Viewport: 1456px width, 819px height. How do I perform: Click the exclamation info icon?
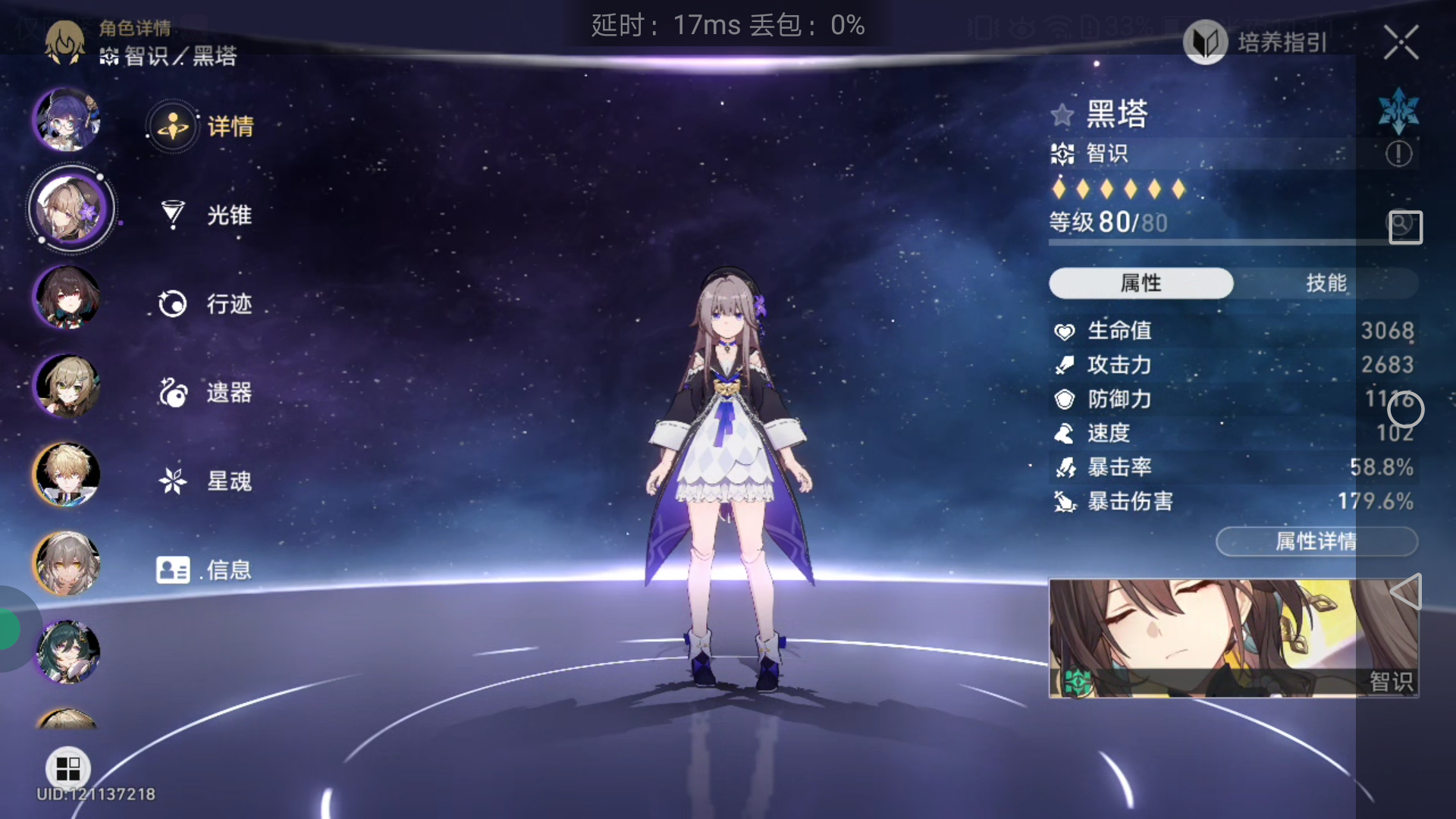1398,154
